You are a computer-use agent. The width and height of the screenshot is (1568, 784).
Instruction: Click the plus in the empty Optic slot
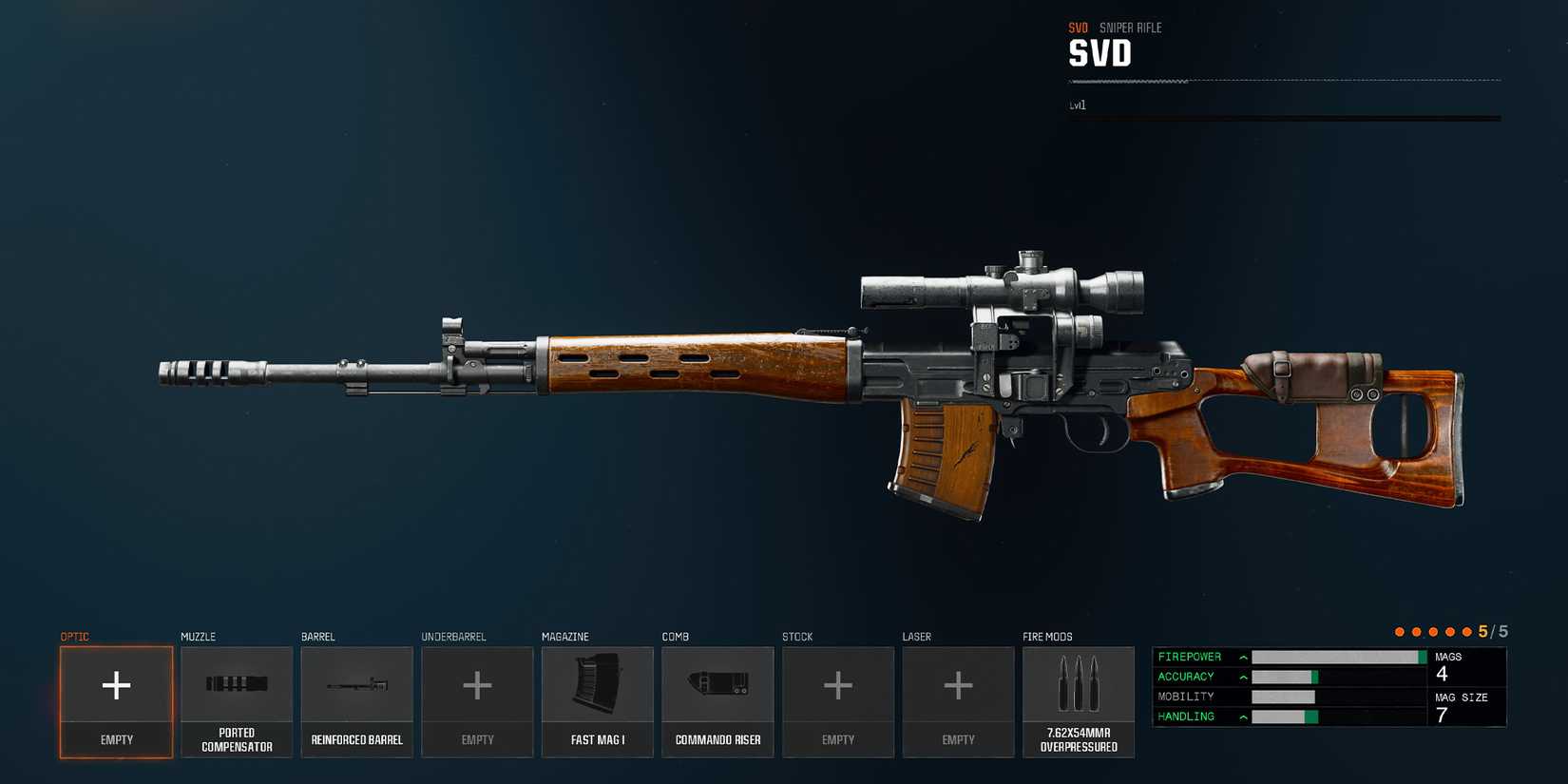click(115, 686)
